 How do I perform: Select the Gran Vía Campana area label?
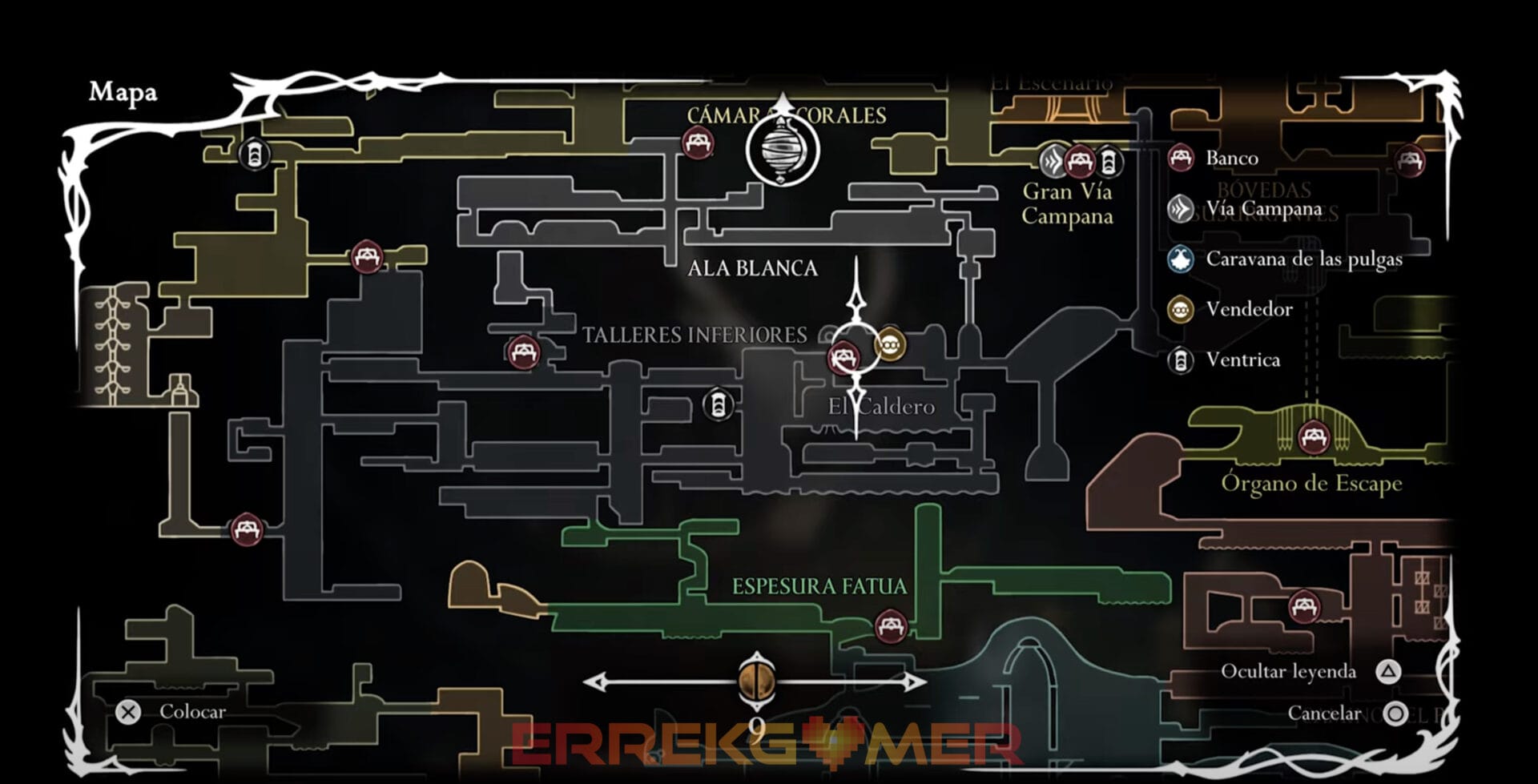click(1068, 203)
